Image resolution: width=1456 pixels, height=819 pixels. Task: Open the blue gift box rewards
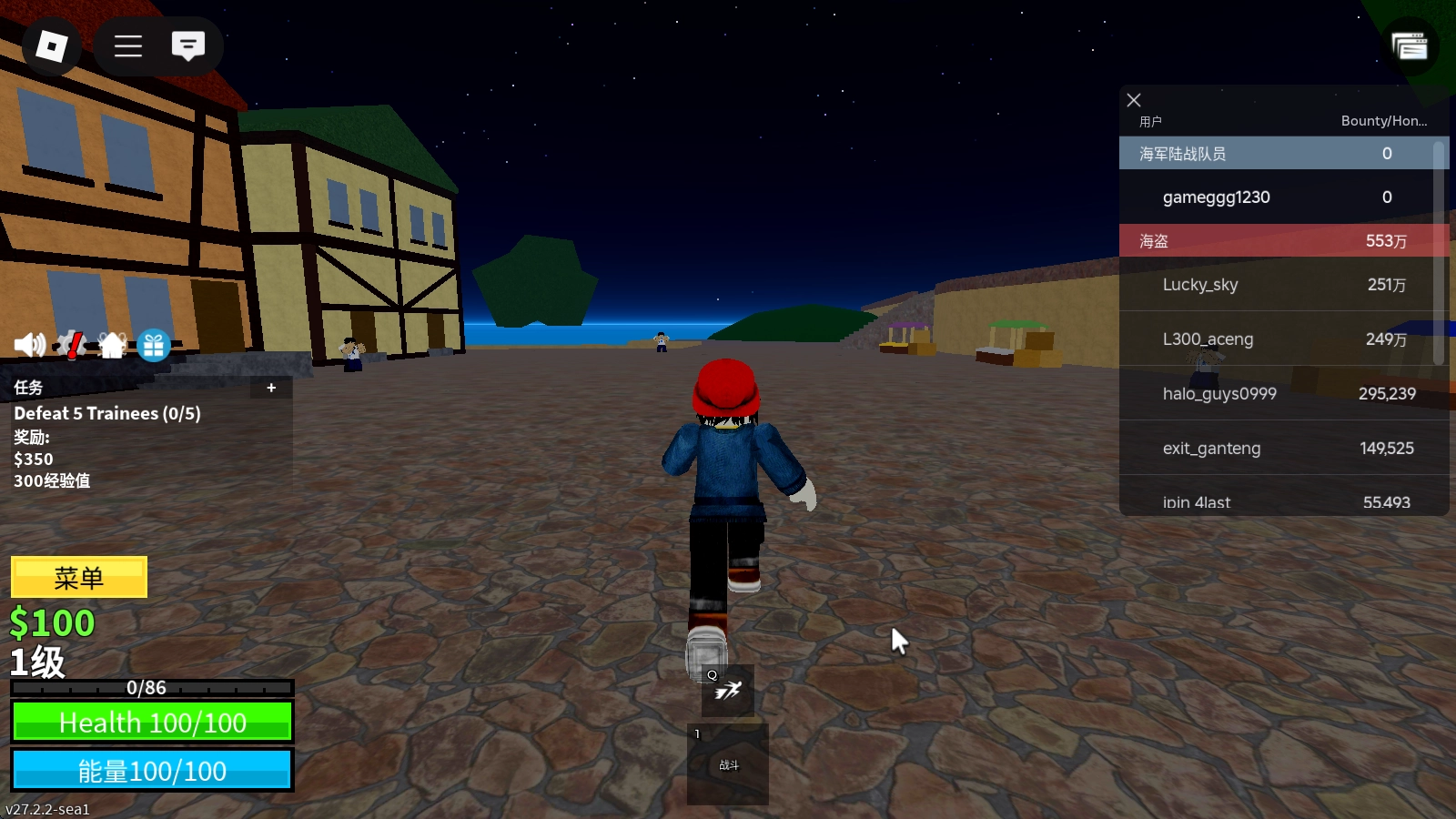[154, 346]
